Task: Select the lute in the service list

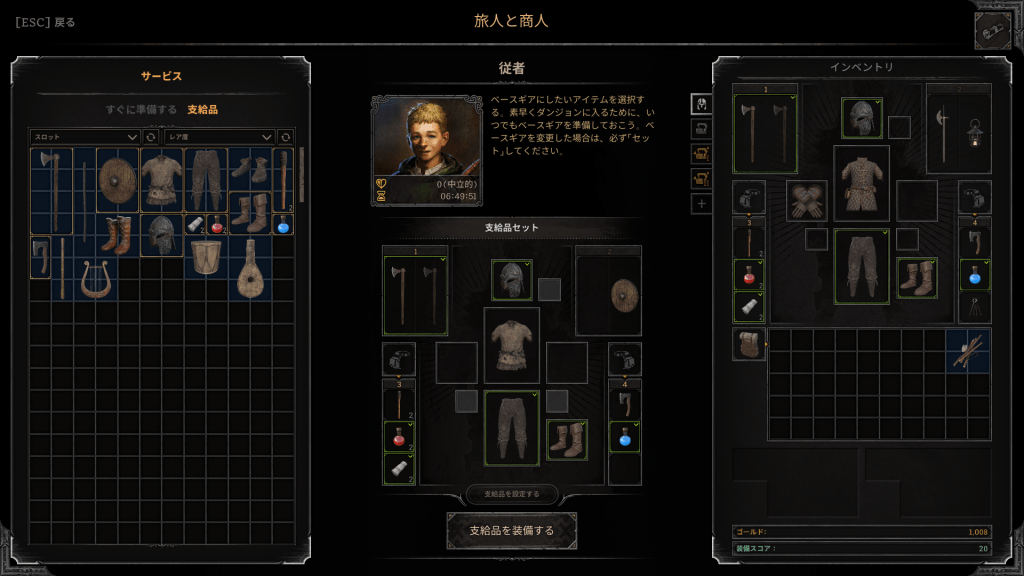Action: pos(250,270)
